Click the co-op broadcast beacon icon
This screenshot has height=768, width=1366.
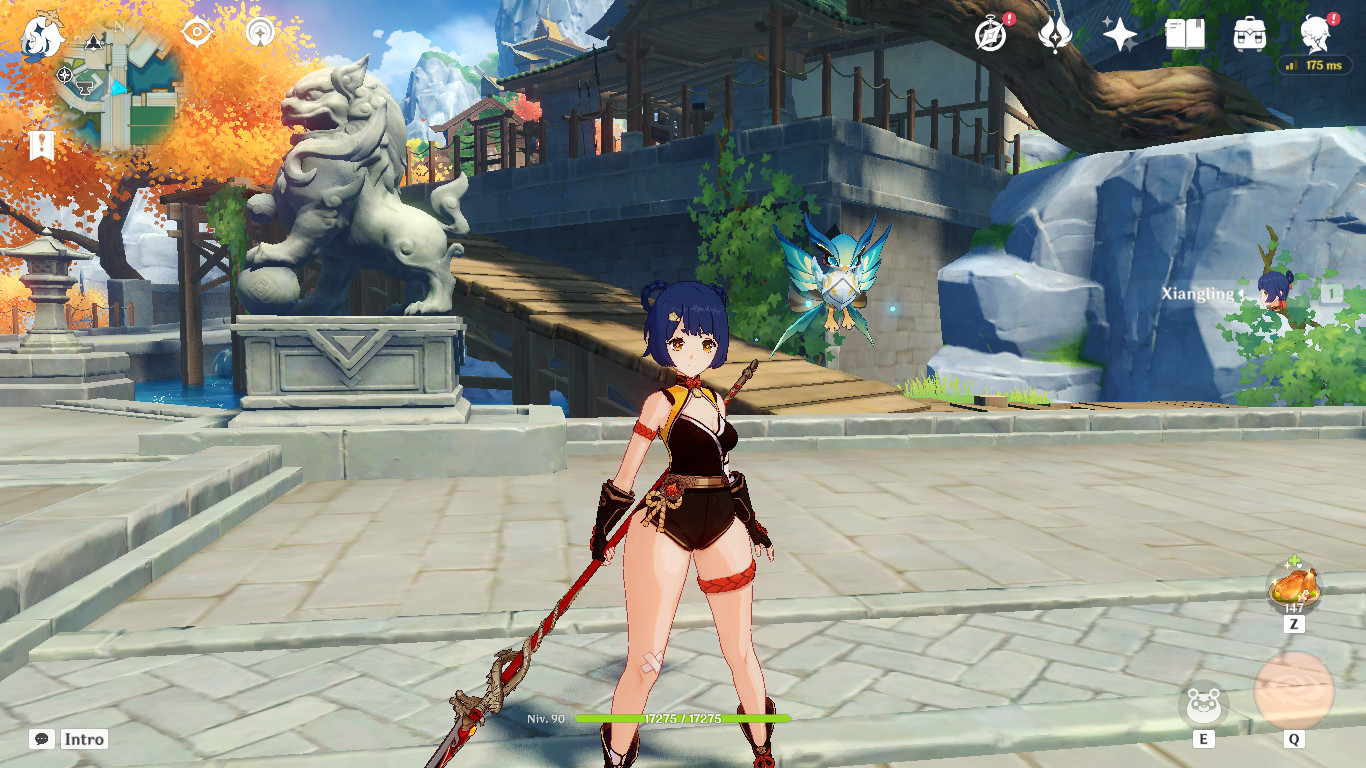tap(259, 32)
